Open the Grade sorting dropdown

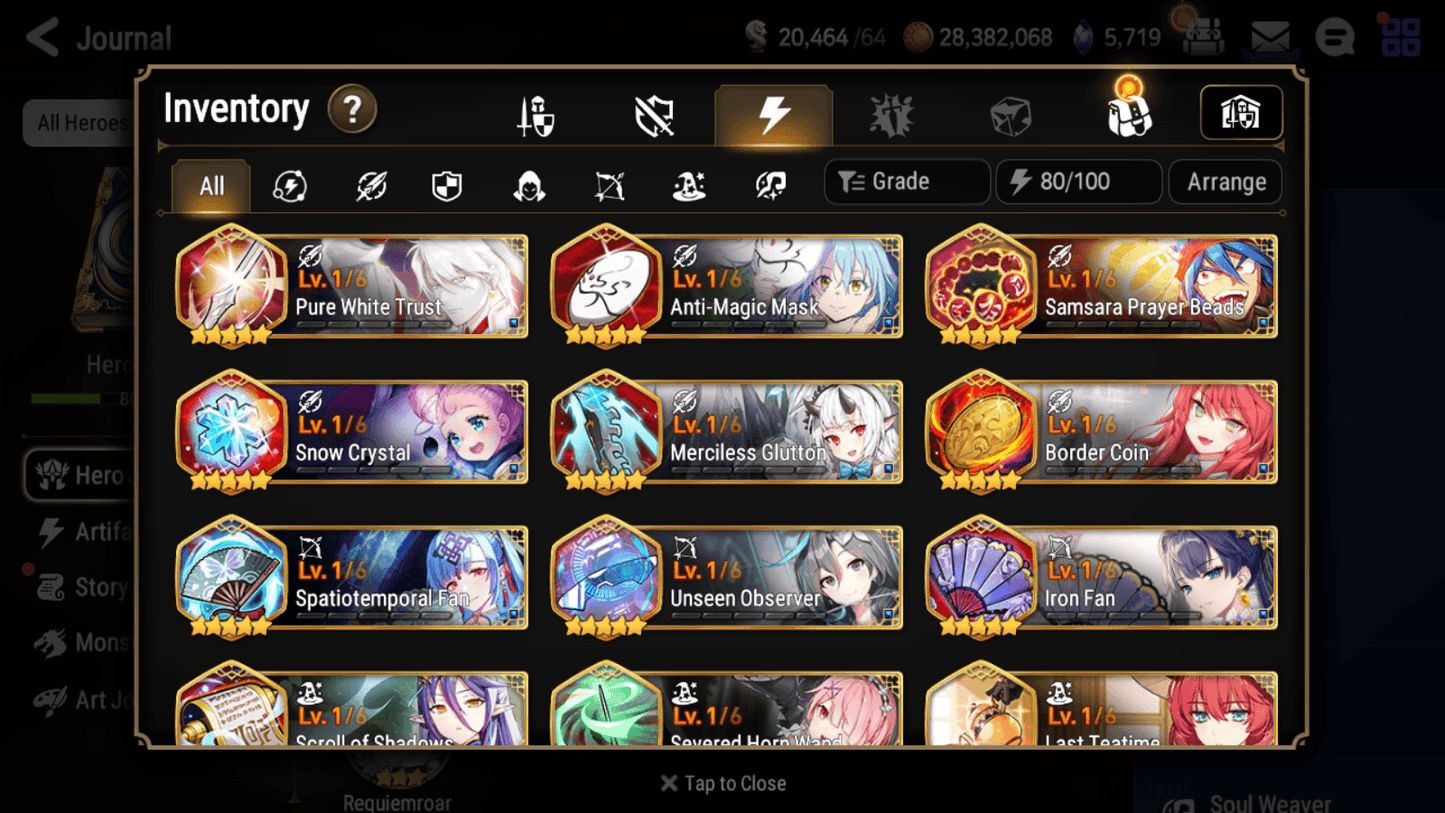coord(906,182)
